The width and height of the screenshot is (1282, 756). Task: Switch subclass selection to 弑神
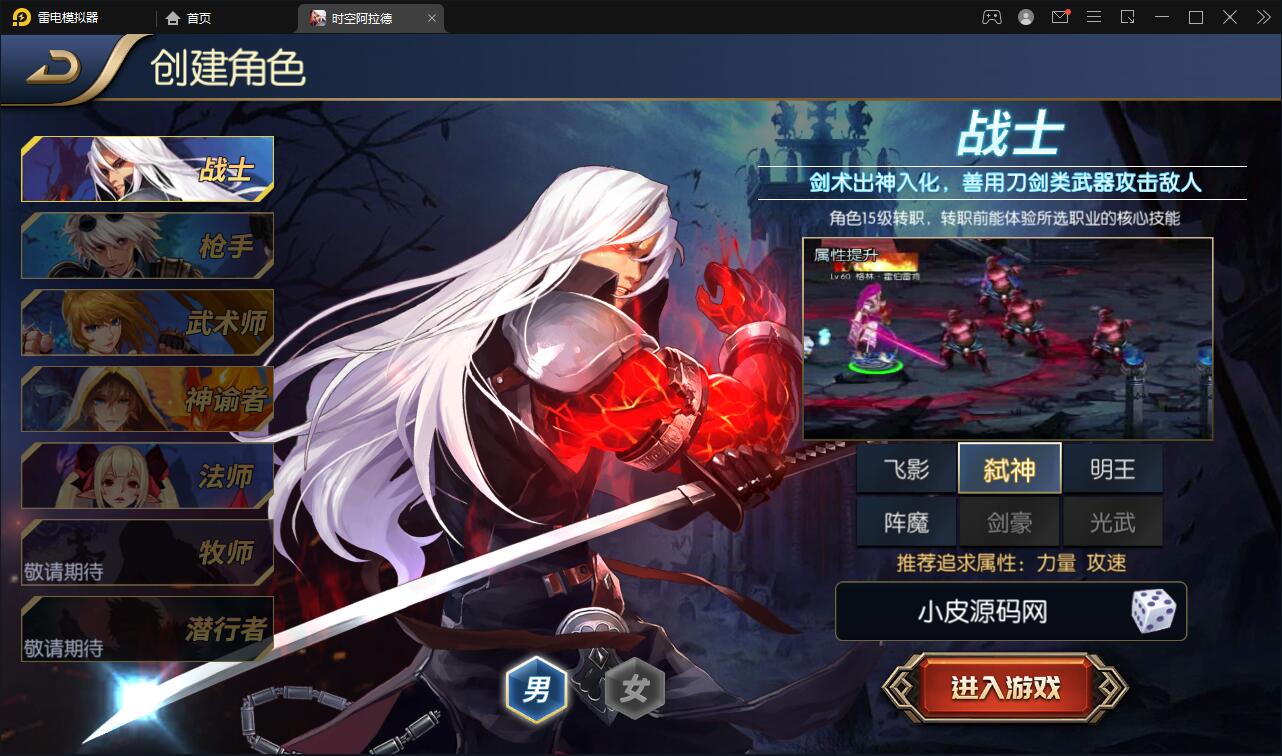[x=1009, y=467]
